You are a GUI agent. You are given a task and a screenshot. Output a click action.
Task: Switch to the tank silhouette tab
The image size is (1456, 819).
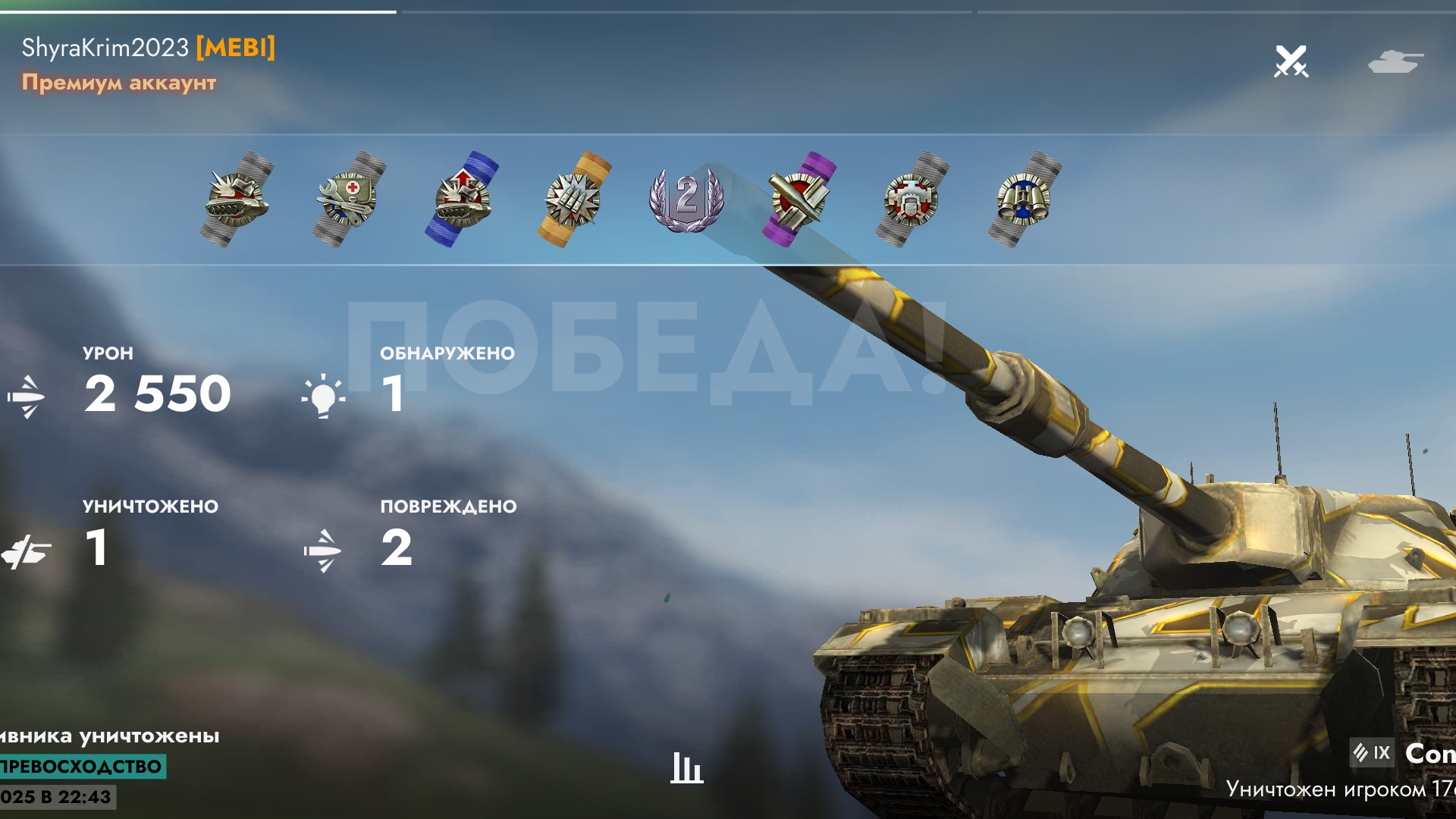click(x=1395, y=61)
